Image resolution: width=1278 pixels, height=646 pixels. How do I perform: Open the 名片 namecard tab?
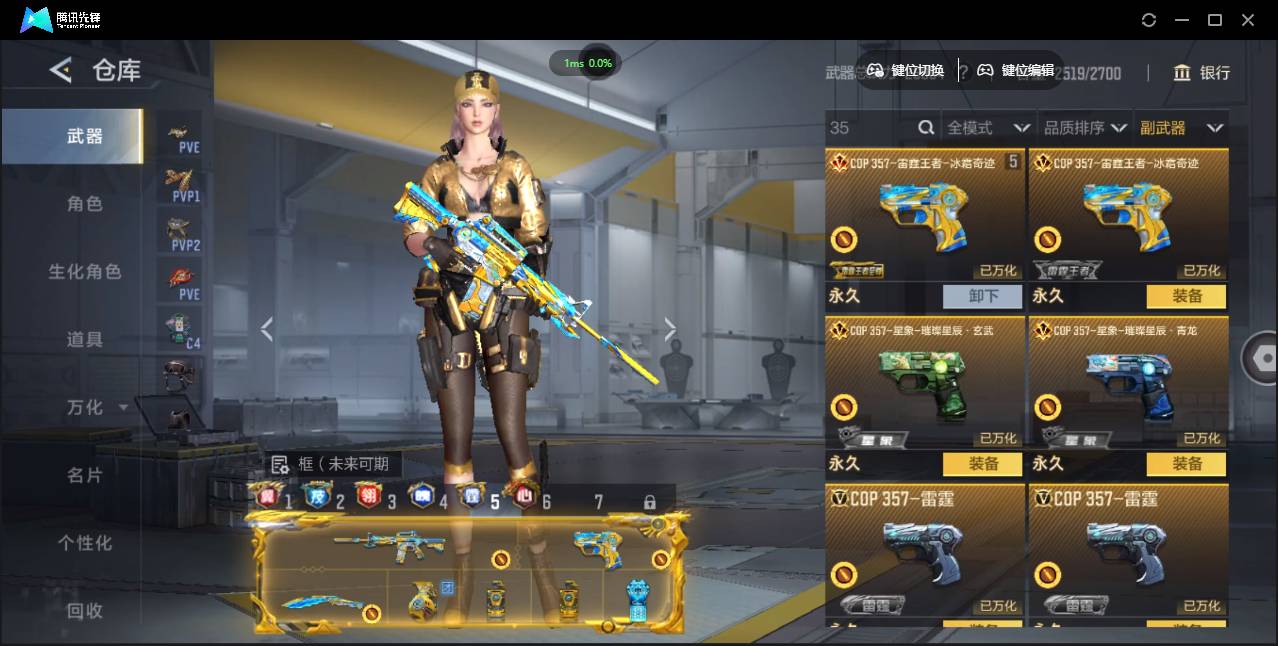tap(84, 475)
